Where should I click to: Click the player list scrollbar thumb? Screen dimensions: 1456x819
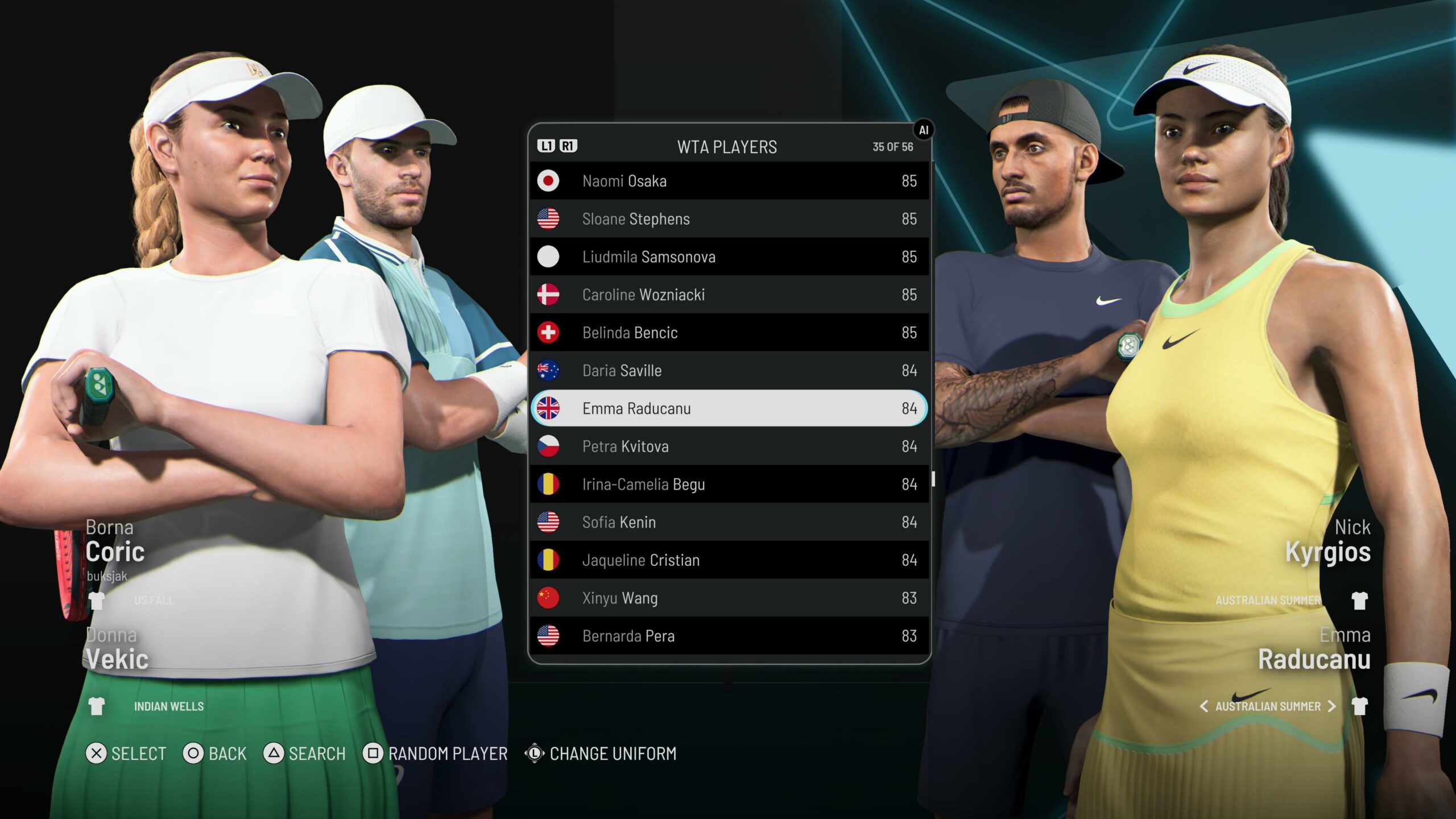[x=933, y=478]
